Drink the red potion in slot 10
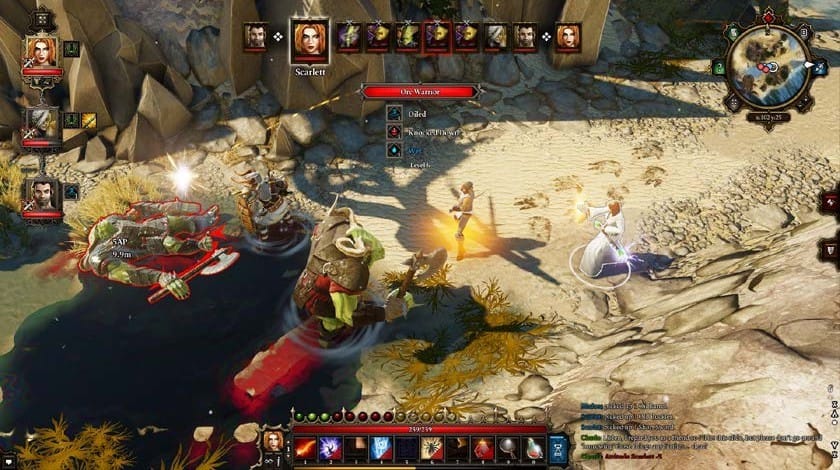The image size is (840, 470). [536, 445]
